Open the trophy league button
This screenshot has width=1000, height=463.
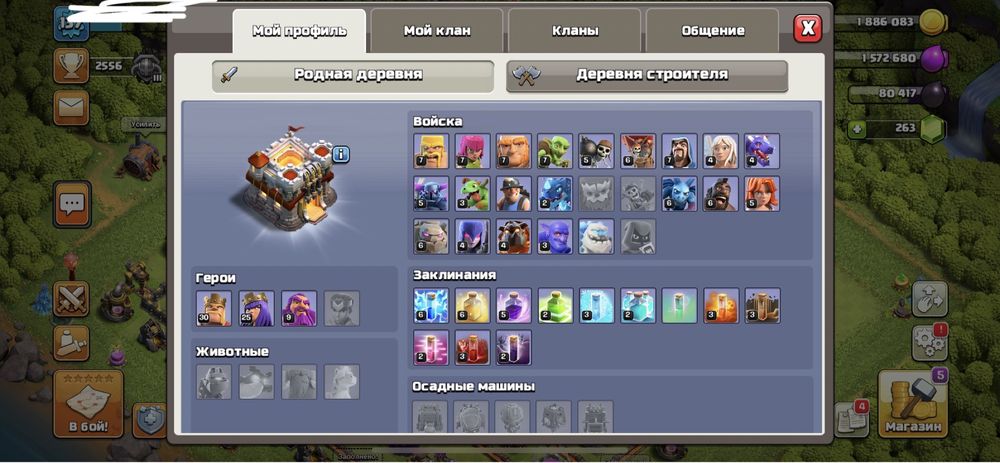[72, 66]
